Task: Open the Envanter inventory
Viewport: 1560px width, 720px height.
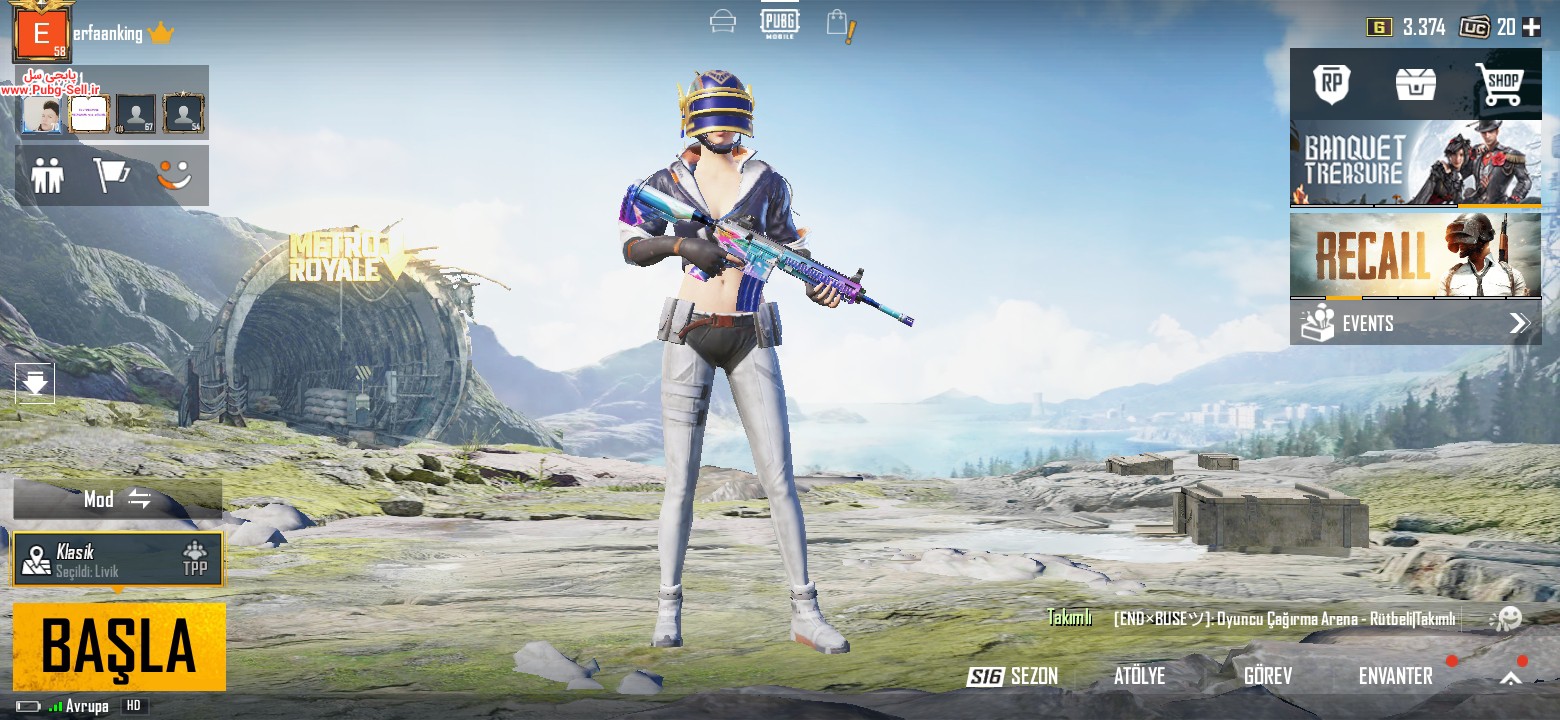Action: 1395,677
